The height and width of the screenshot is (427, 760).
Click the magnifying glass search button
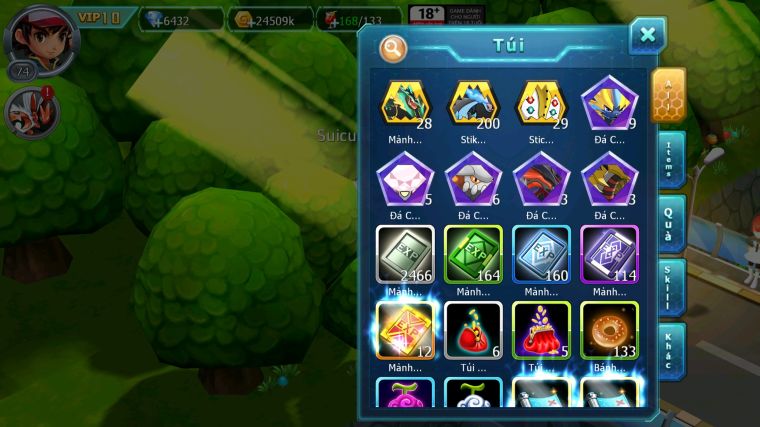(393, 47)
